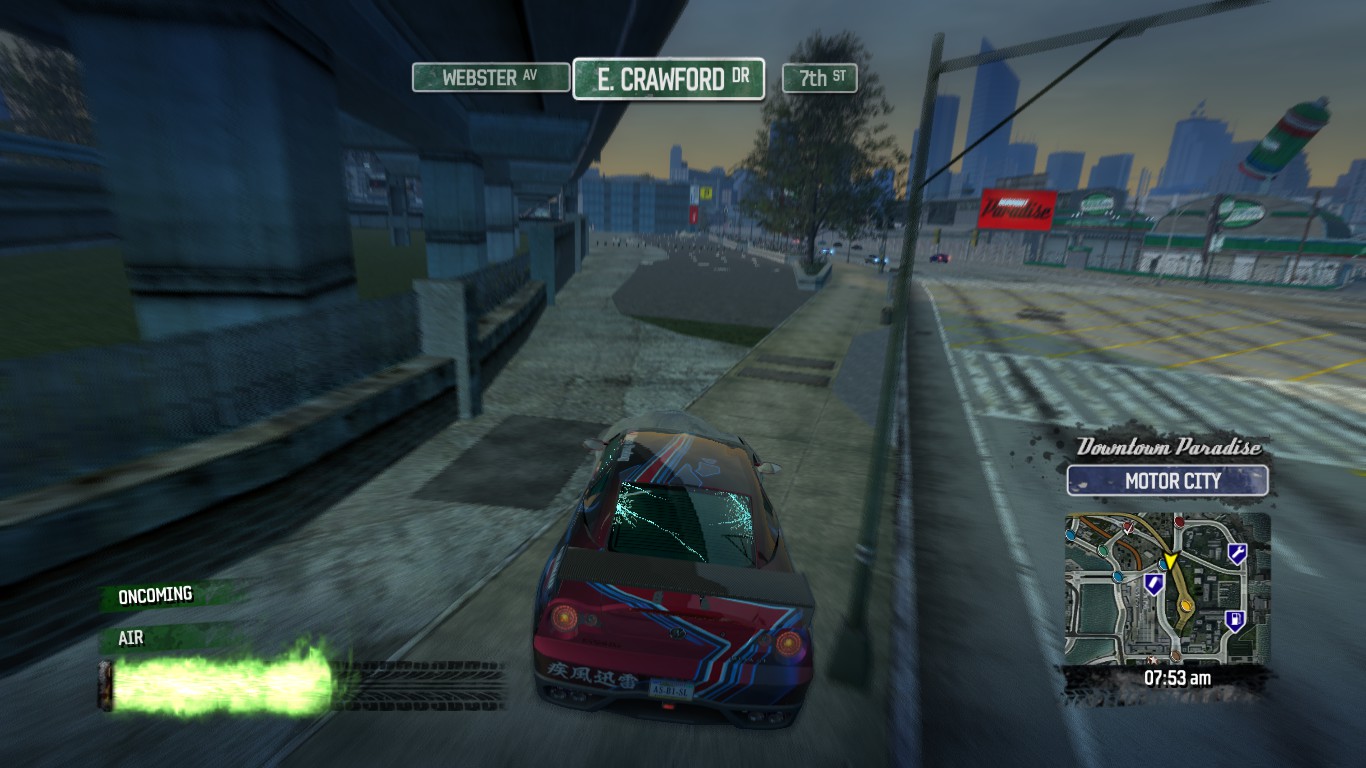Select the teal intersection dot on minimap's left side
Viewport: 1366px width, 768px height.
(x=1102, y=551)
